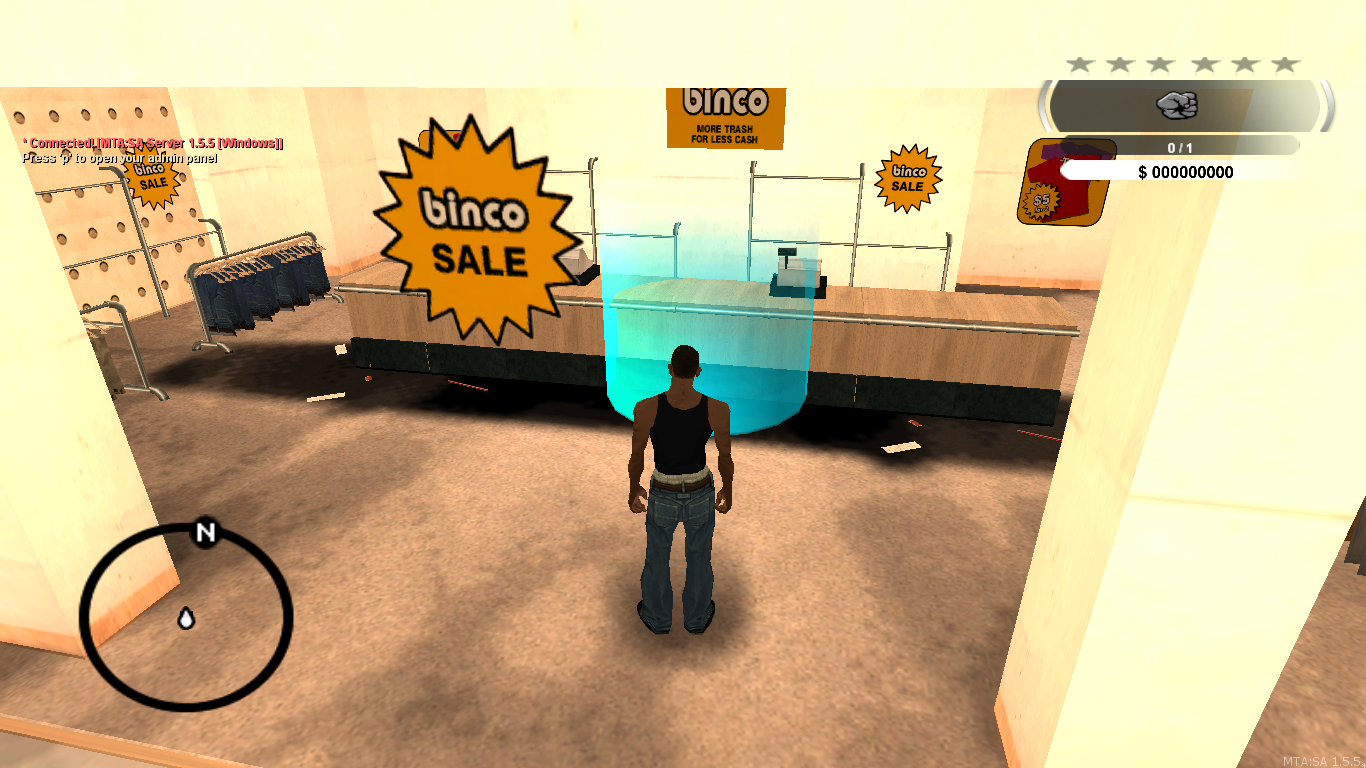Click the rack of jeans on the left
This screenshot has width=1366, height=768.
pos(255,285)
